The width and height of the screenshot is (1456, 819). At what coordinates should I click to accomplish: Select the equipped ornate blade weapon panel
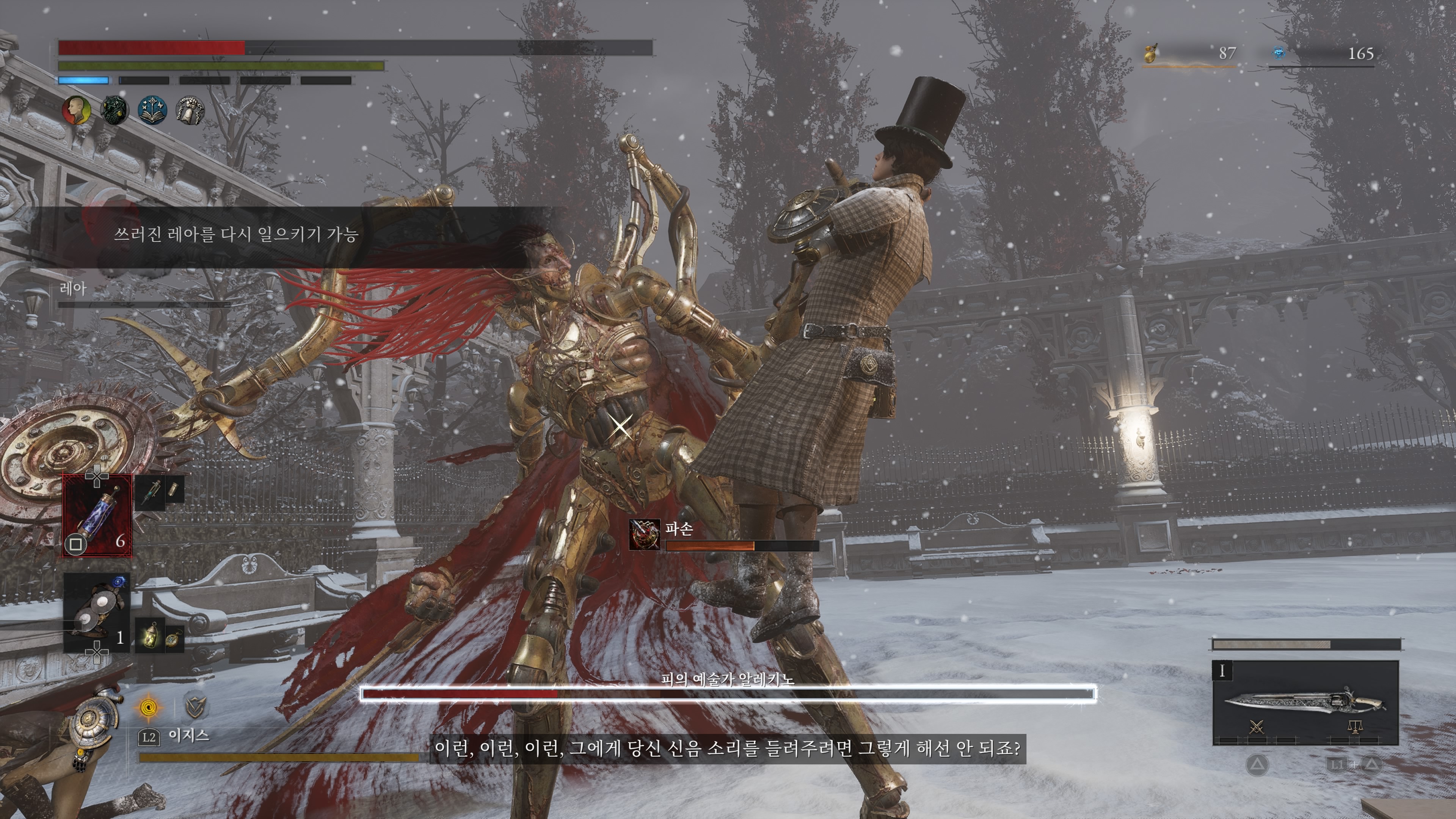[x=1305, y=703]
